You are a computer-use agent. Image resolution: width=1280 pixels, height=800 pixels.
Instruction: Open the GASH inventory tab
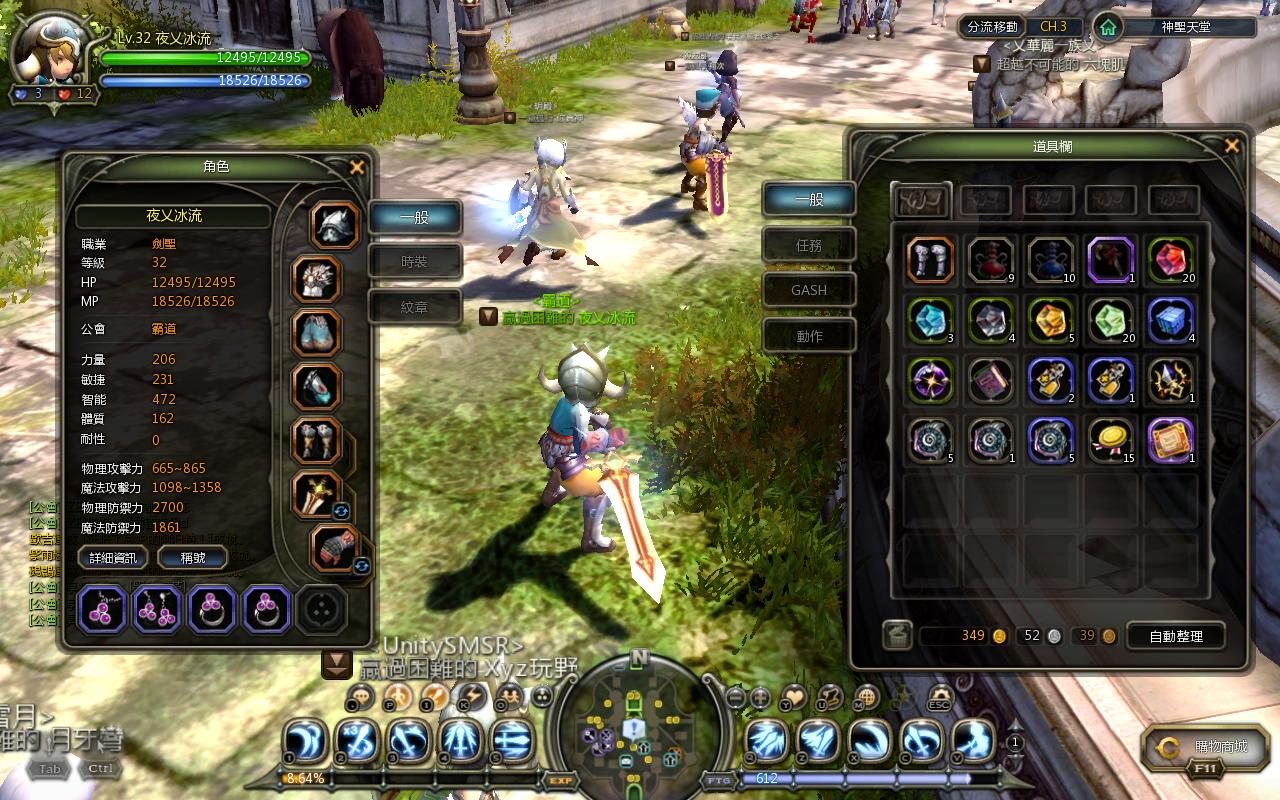point(809,290)
